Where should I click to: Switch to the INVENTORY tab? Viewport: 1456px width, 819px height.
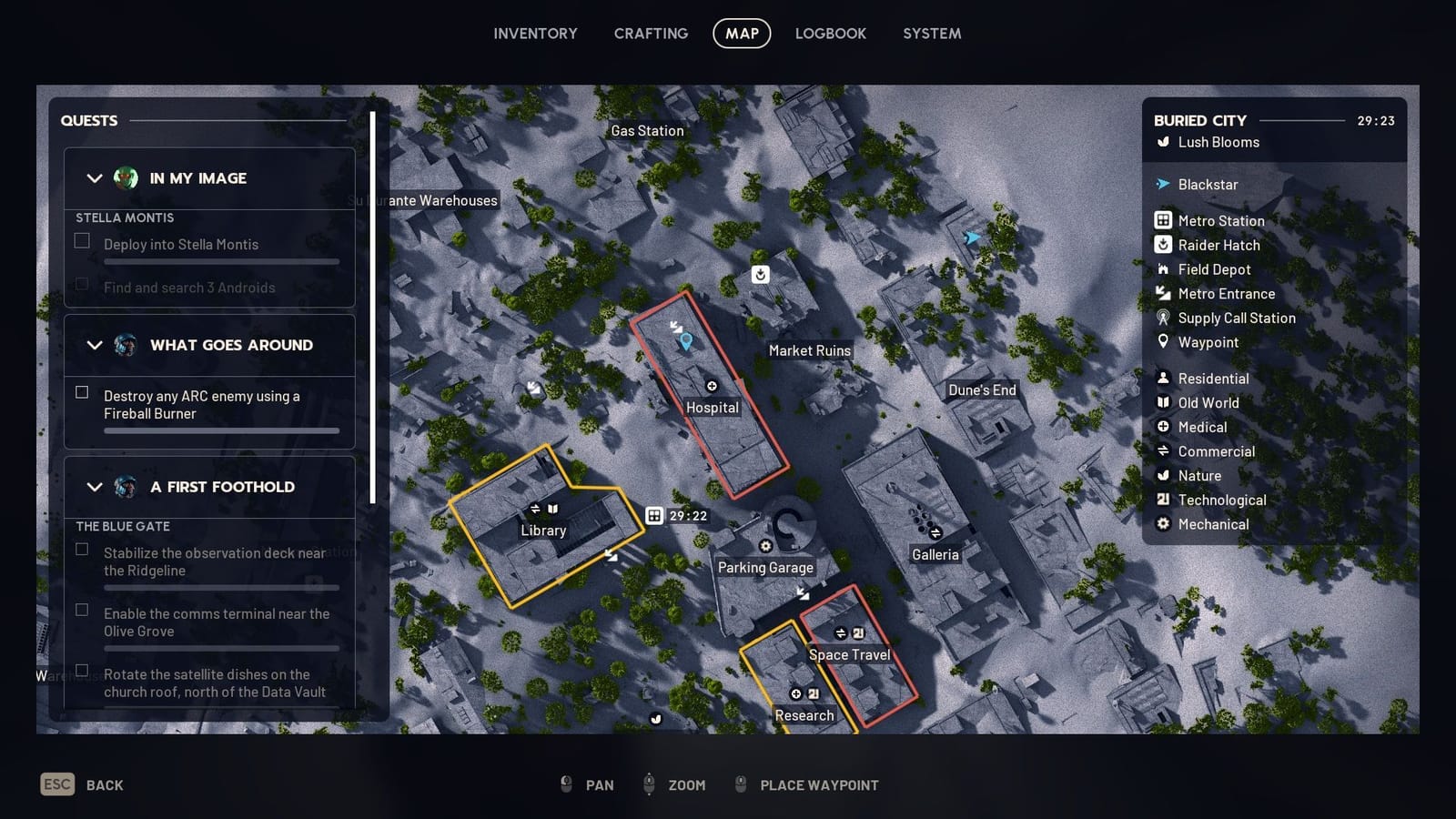click(535, 33)
